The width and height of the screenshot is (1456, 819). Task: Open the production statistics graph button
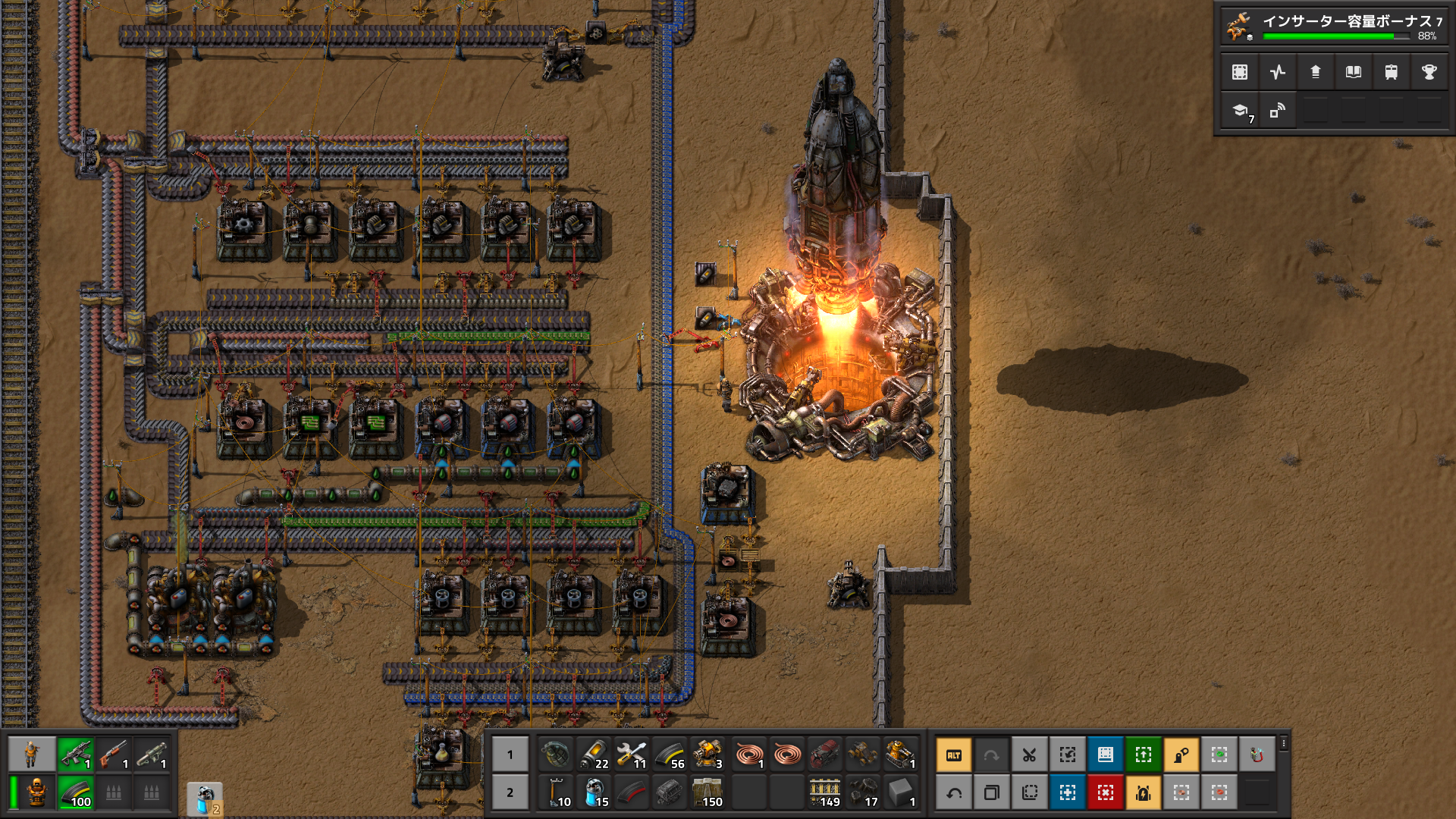click(x=1278, y=72)
